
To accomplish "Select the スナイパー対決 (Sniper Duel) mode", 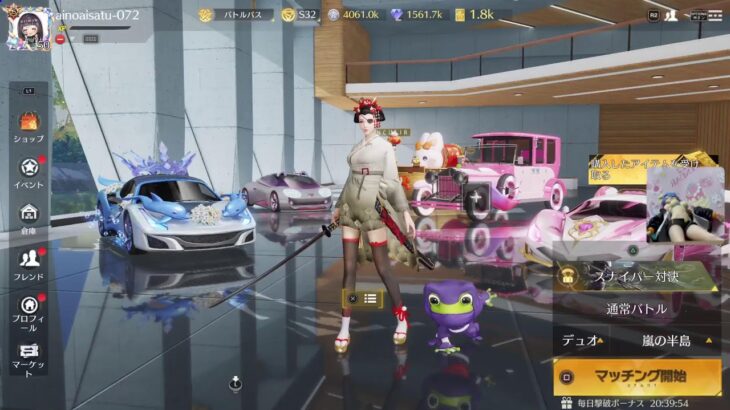I will [636, 276].
